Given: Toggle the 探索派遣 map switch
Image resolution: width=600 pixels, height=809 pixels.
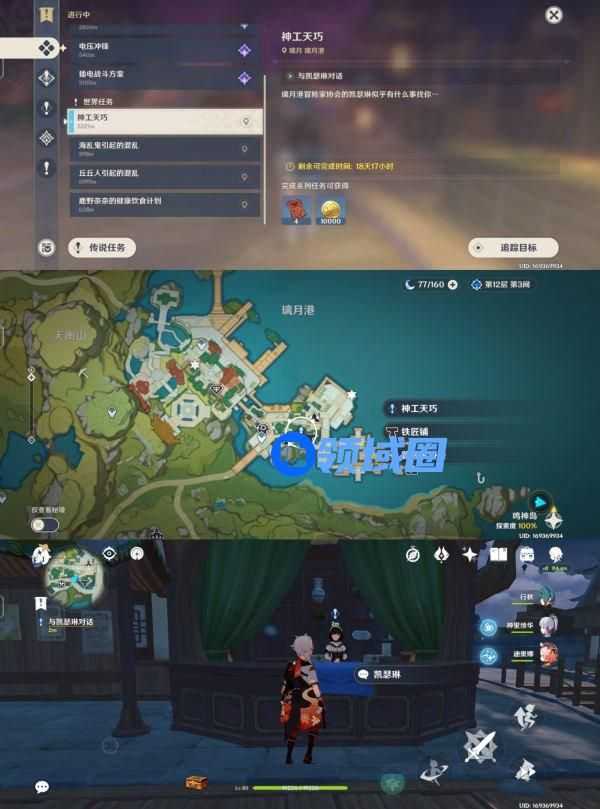Looking at the screenshot, I should click(43, 524).
